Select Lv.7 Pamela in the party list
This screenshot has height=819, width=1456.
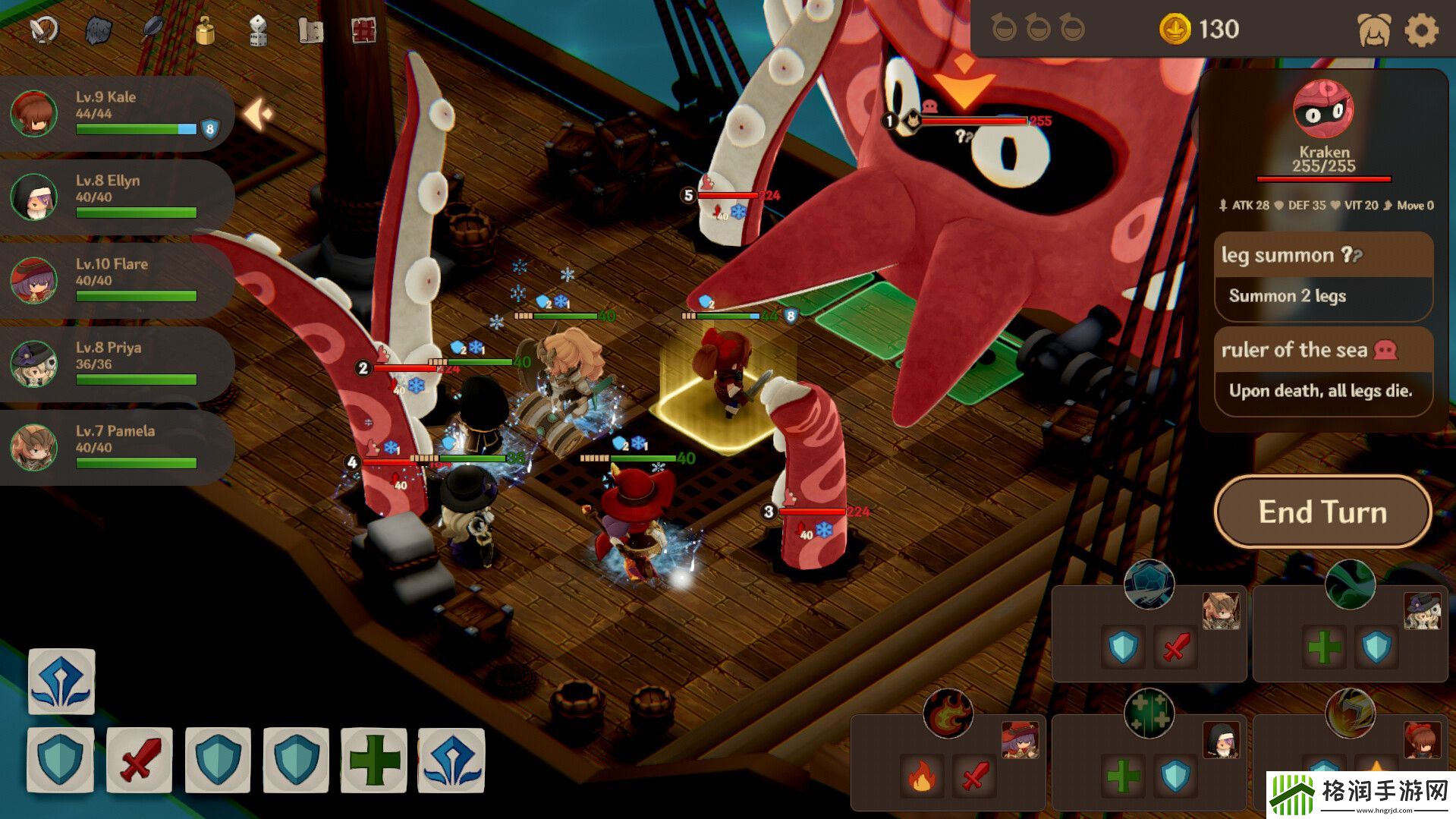(114, 448)
